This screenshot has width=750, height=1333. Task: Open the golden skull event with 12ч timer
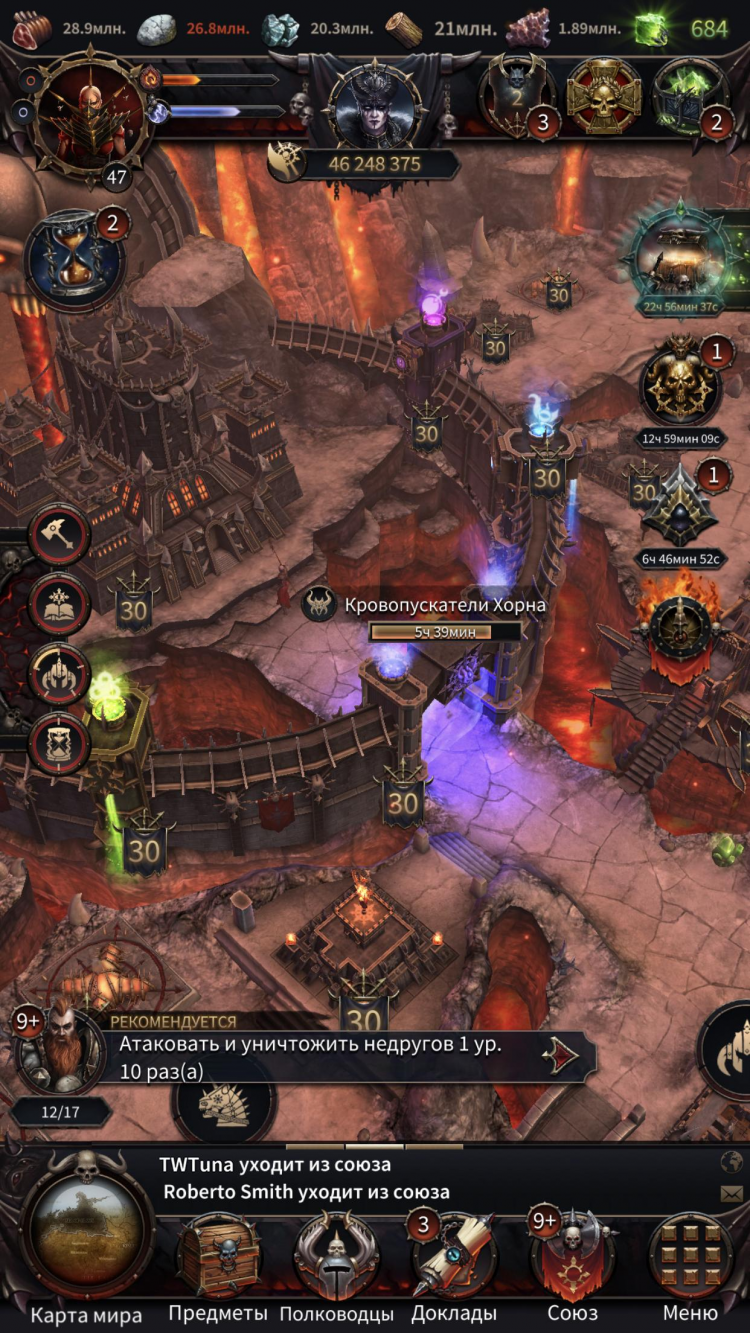pos(682,383)
